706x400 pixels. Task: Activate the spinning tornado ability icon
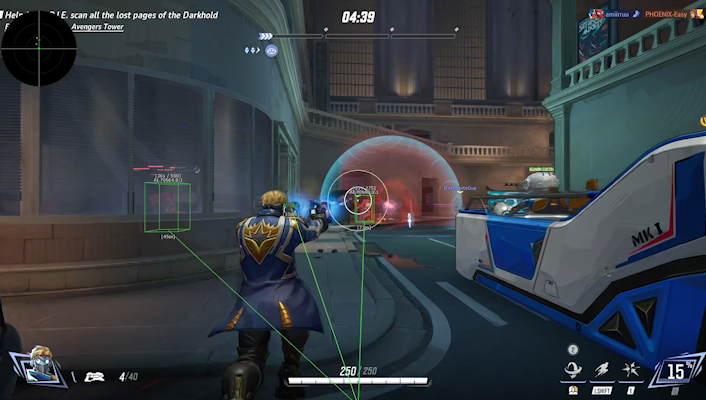click(x=574, y=371)
